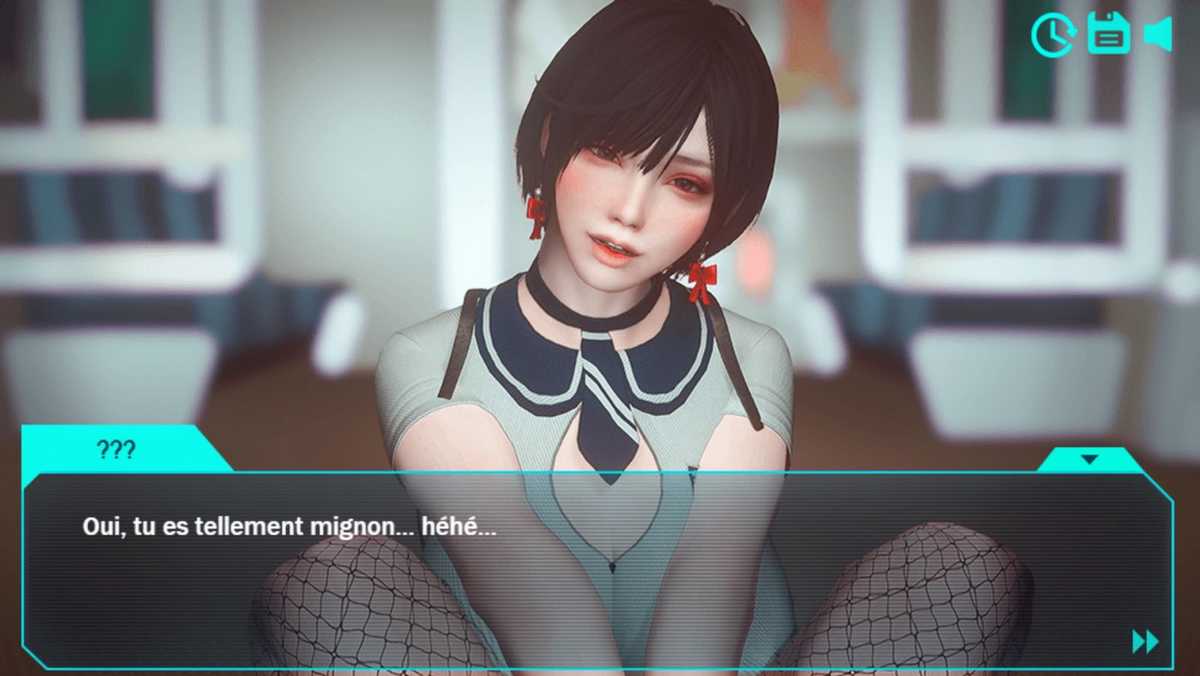Click the floppy disk save icon

click(x=1108, y=34)
